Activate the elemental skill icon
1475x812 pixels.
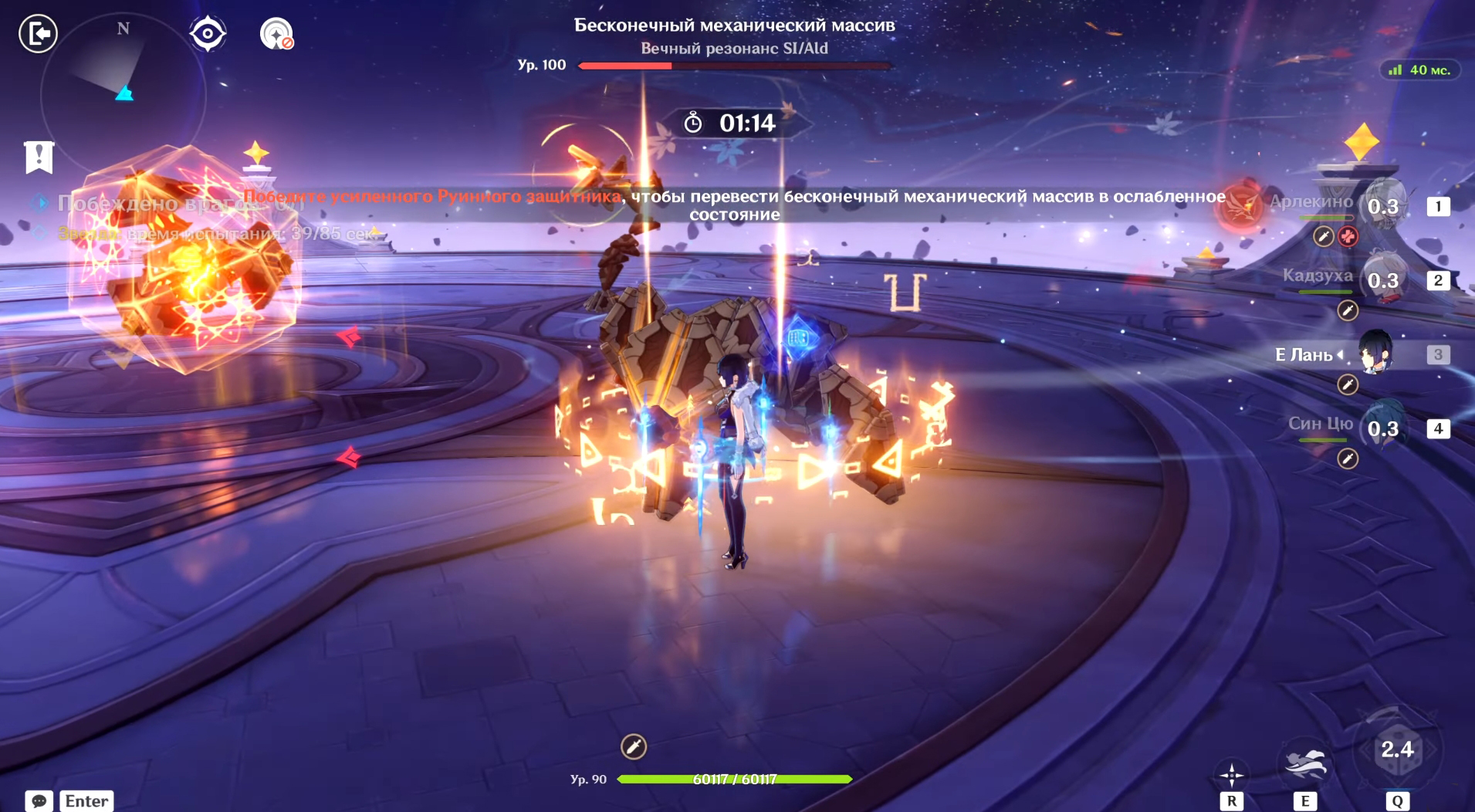[x=1304, y=763]
